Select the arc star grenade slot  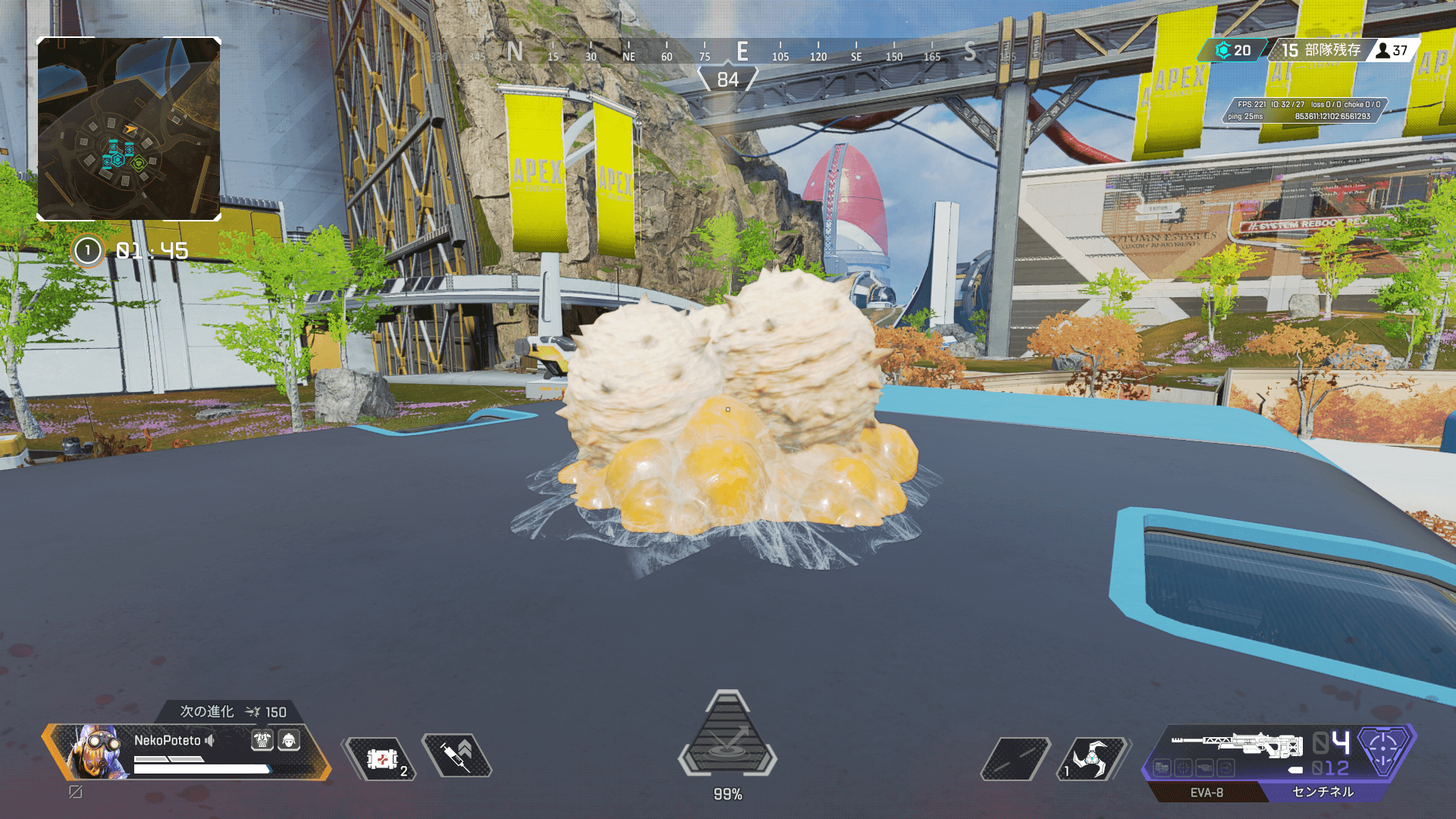[1092, 758]
